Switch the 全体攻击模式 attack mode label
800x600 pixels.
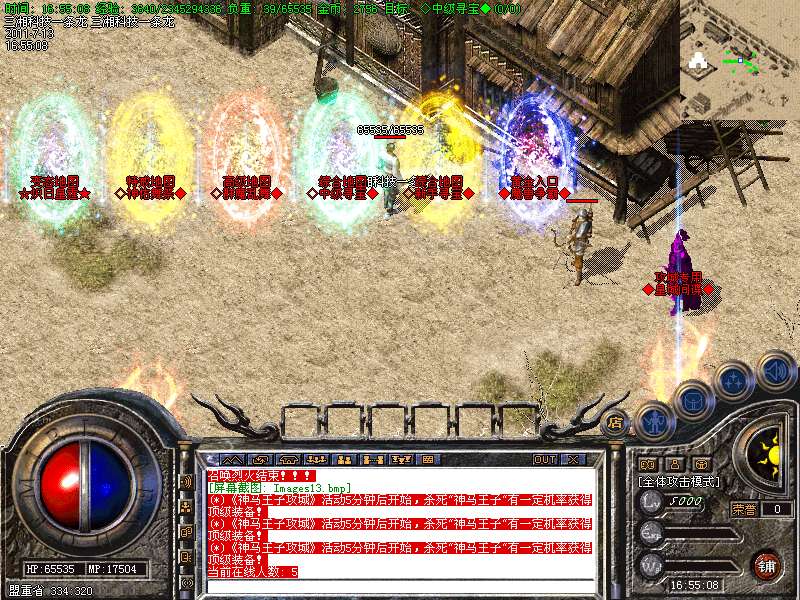pyautogui.click(x=677, y=481)
